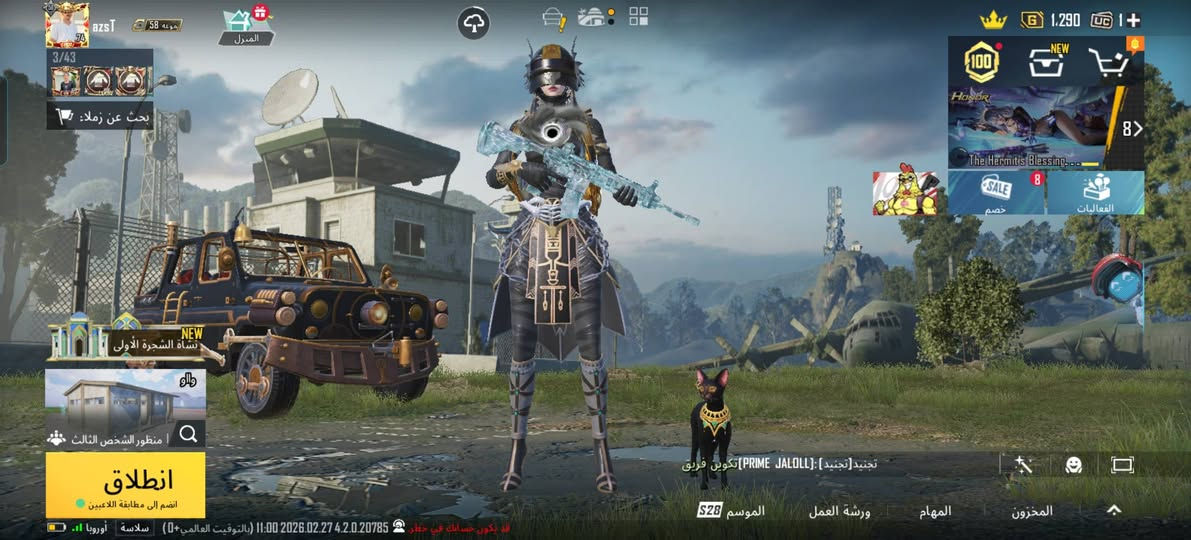Open the four-squares grid icon
1191x540 pixels.
click(x=639, y=16)
